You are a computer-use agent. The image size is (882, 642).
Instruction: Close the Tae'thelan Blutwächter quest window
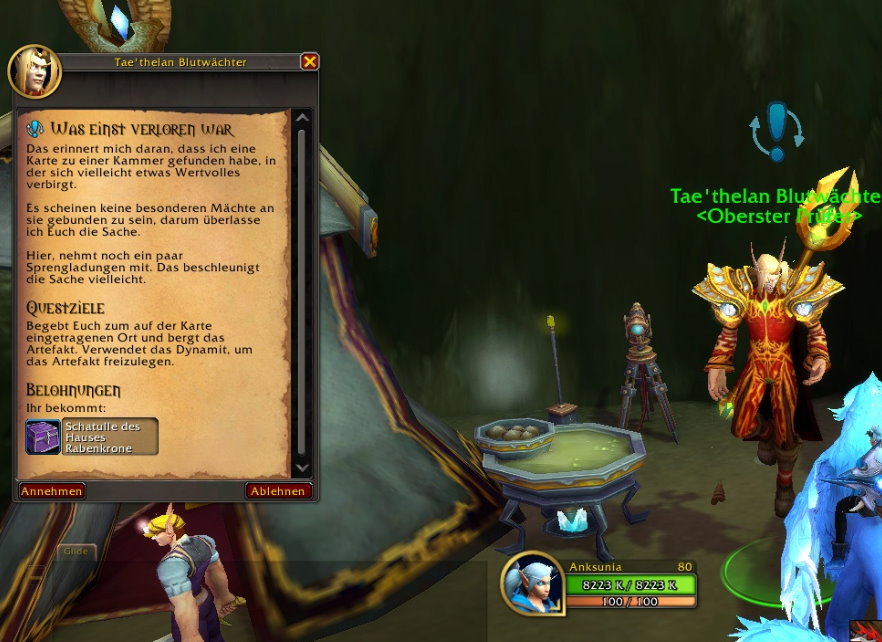tap(309, 62)
